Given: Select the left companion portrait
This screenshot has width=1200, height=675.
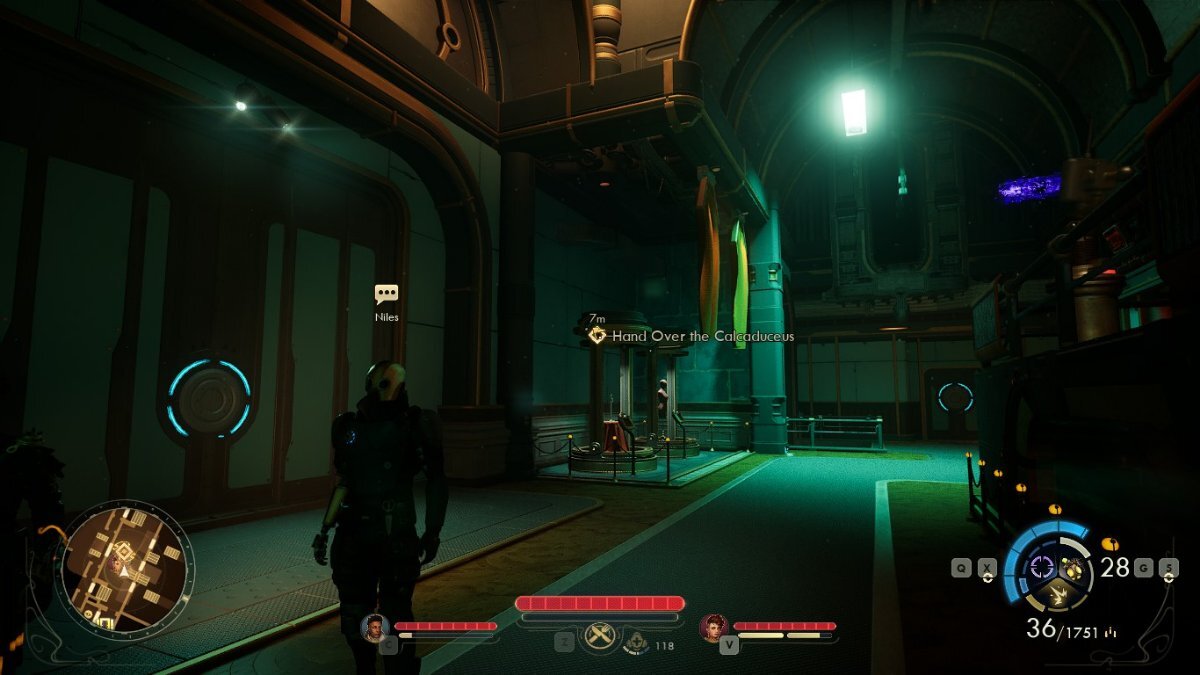Looking at the screenshot, I should click(x=374, y=627).
